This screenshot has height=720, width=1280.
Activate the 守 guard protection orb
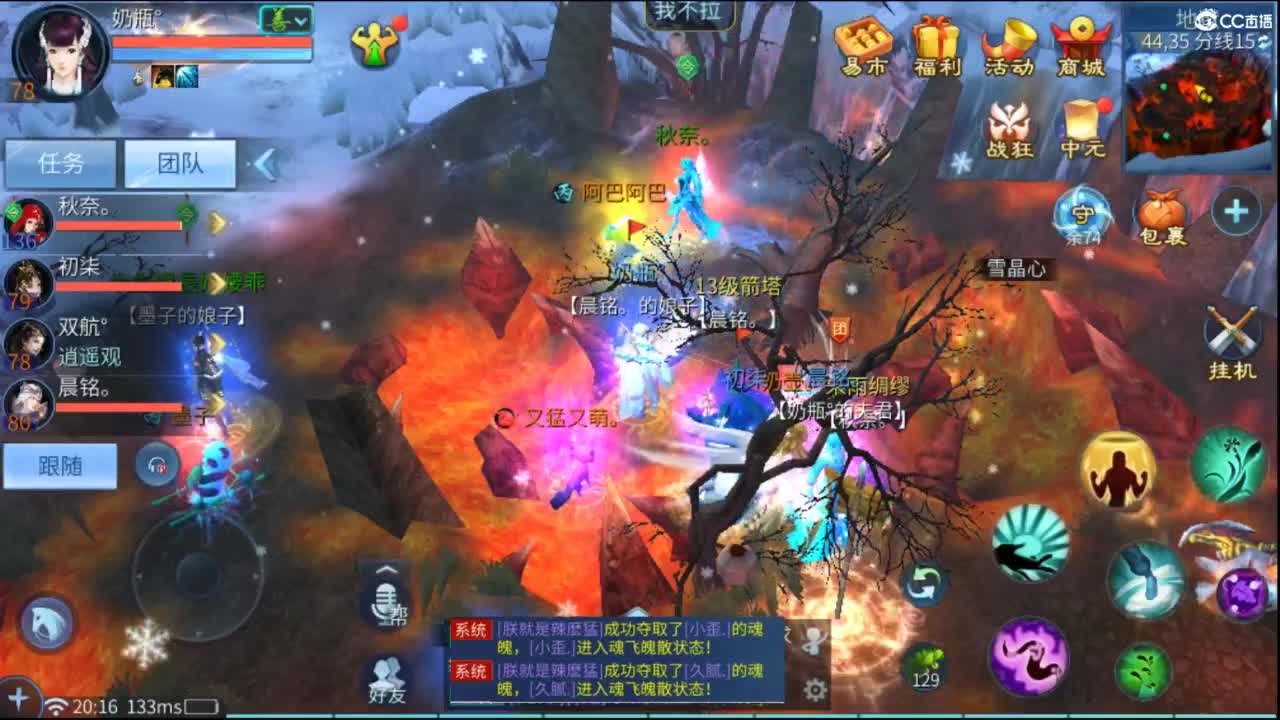pyautogui.click(x=1080, y=215)
